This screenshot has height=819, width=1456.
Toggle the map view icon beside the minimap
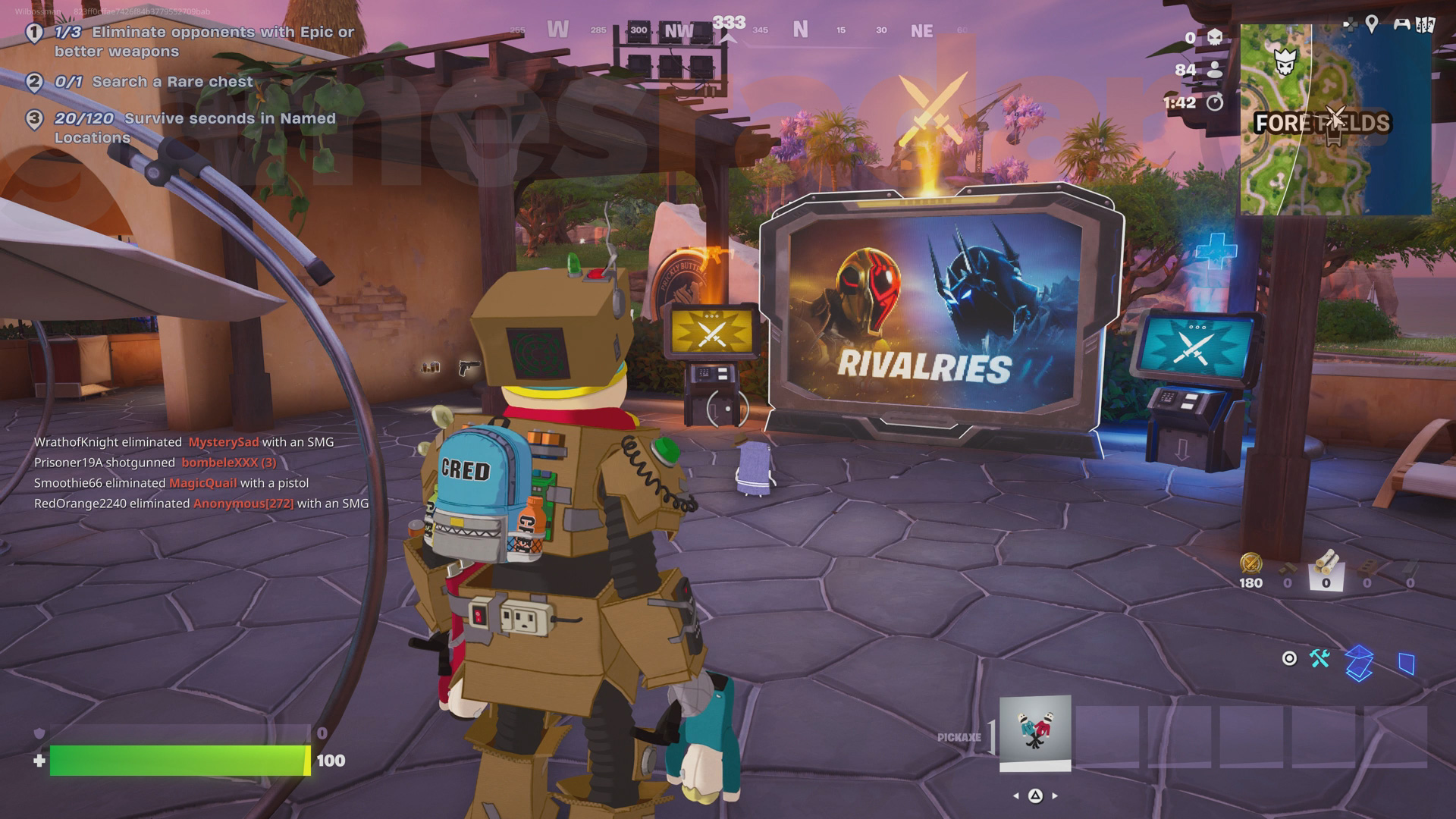click(x=1426, y=24)
